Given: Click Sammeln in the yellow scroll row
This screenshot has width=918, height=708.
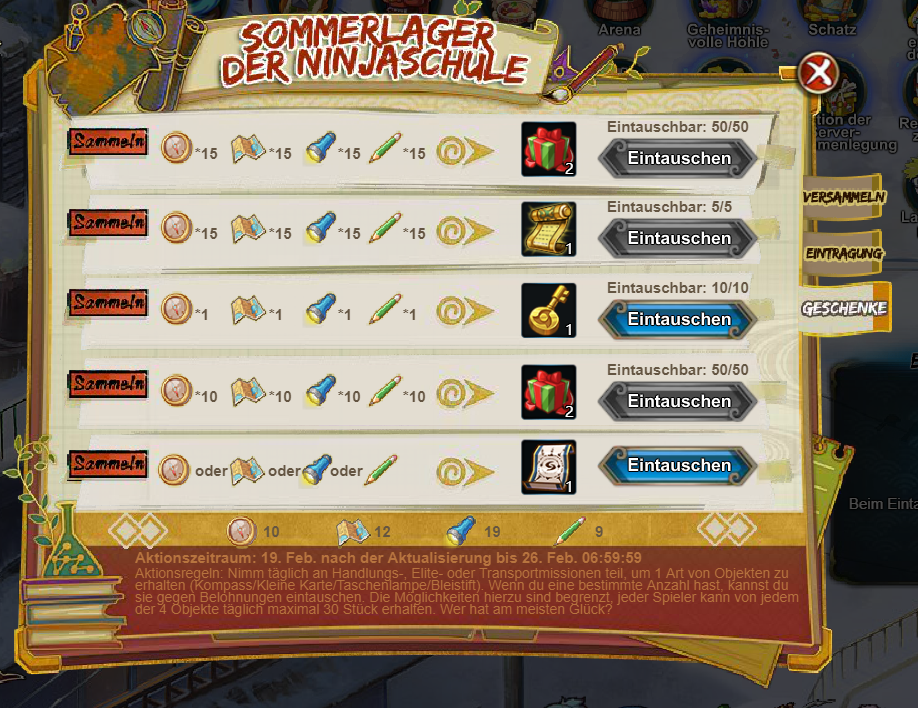Looking at the screenshot, I should pos(108,222).
